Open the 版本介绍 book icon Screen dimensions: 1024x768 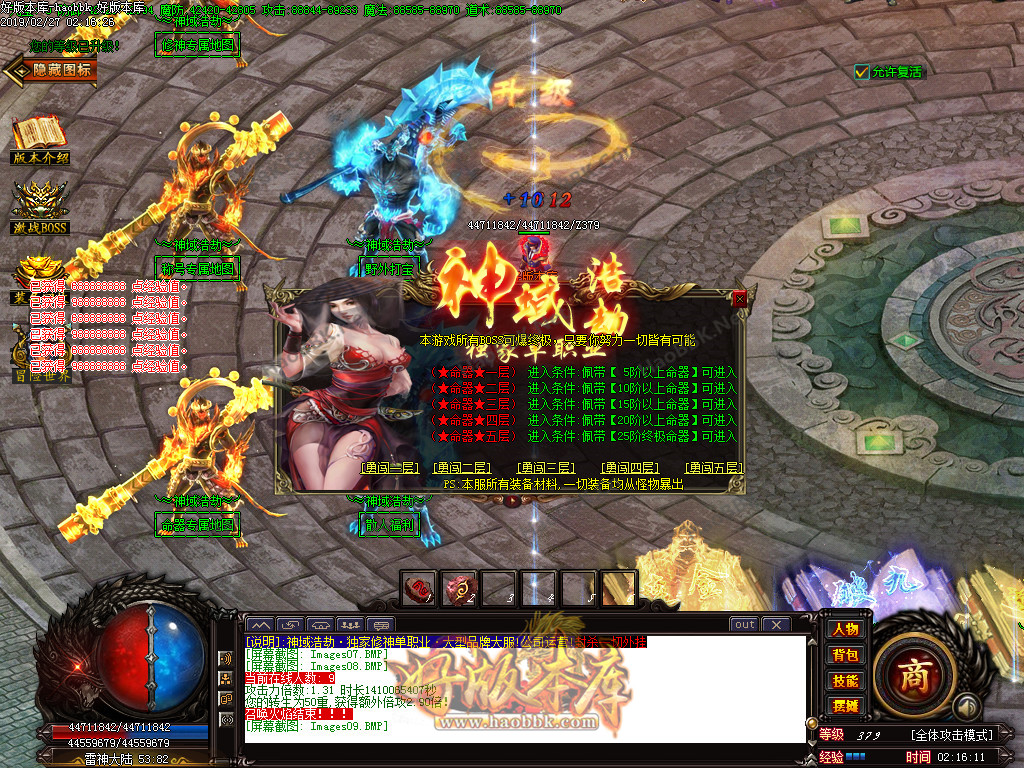tap(40, 140)
